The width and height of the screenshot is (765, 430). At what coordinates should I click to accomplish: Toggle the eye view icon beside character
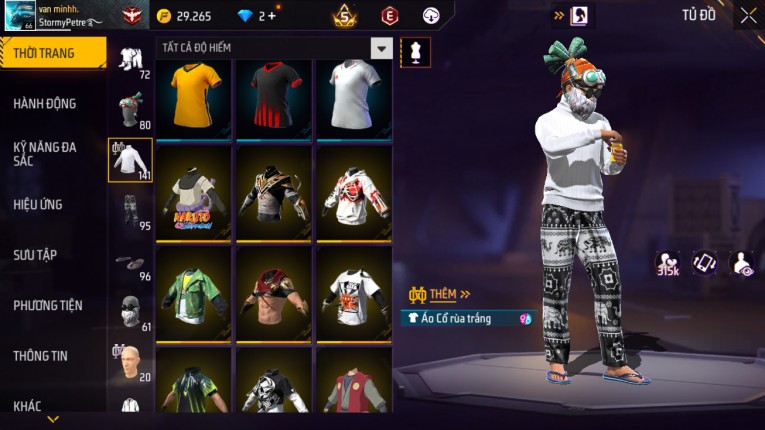pos(742,263)
